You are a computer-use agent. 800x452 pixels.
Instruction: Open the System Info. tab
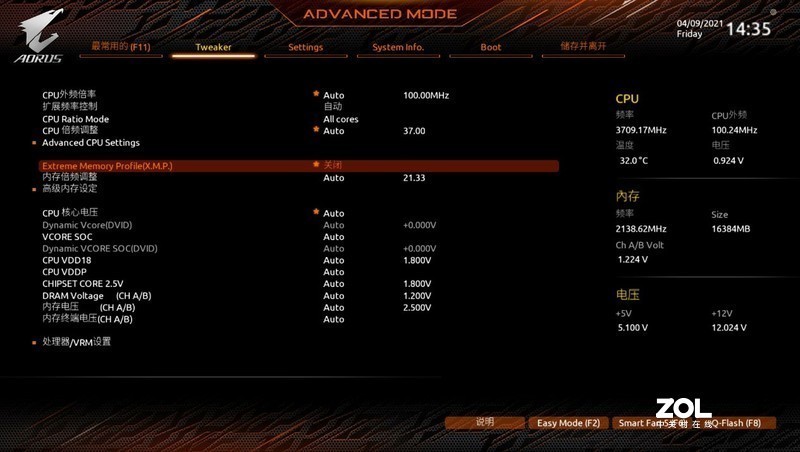(398, 47)
